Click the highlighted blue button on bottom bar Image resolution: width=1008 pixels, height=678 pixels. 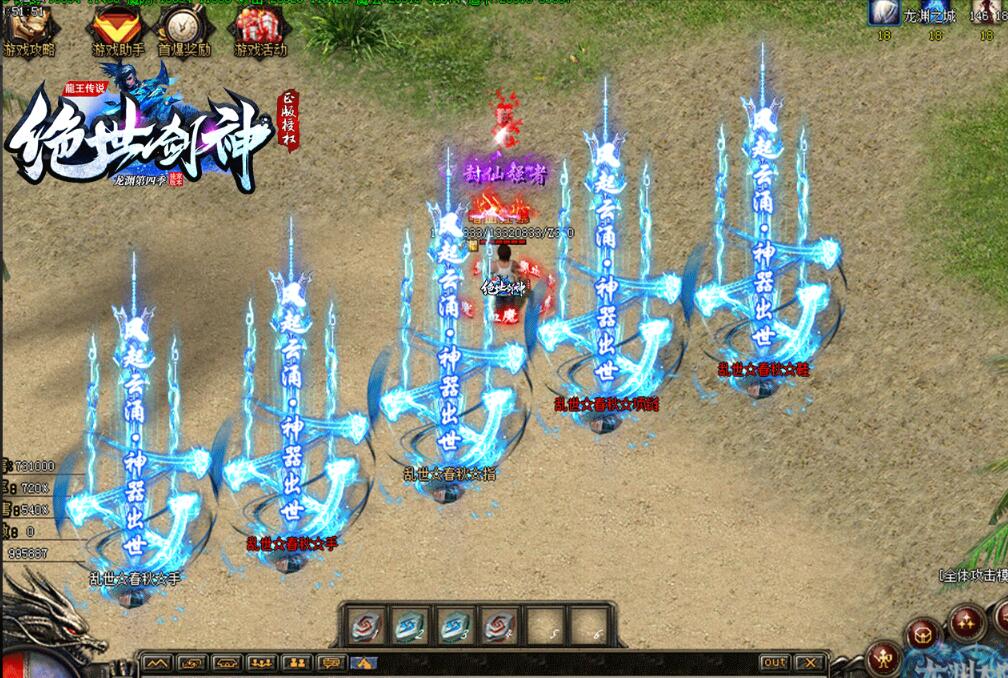pyautogui.click(x=364, y=662)
